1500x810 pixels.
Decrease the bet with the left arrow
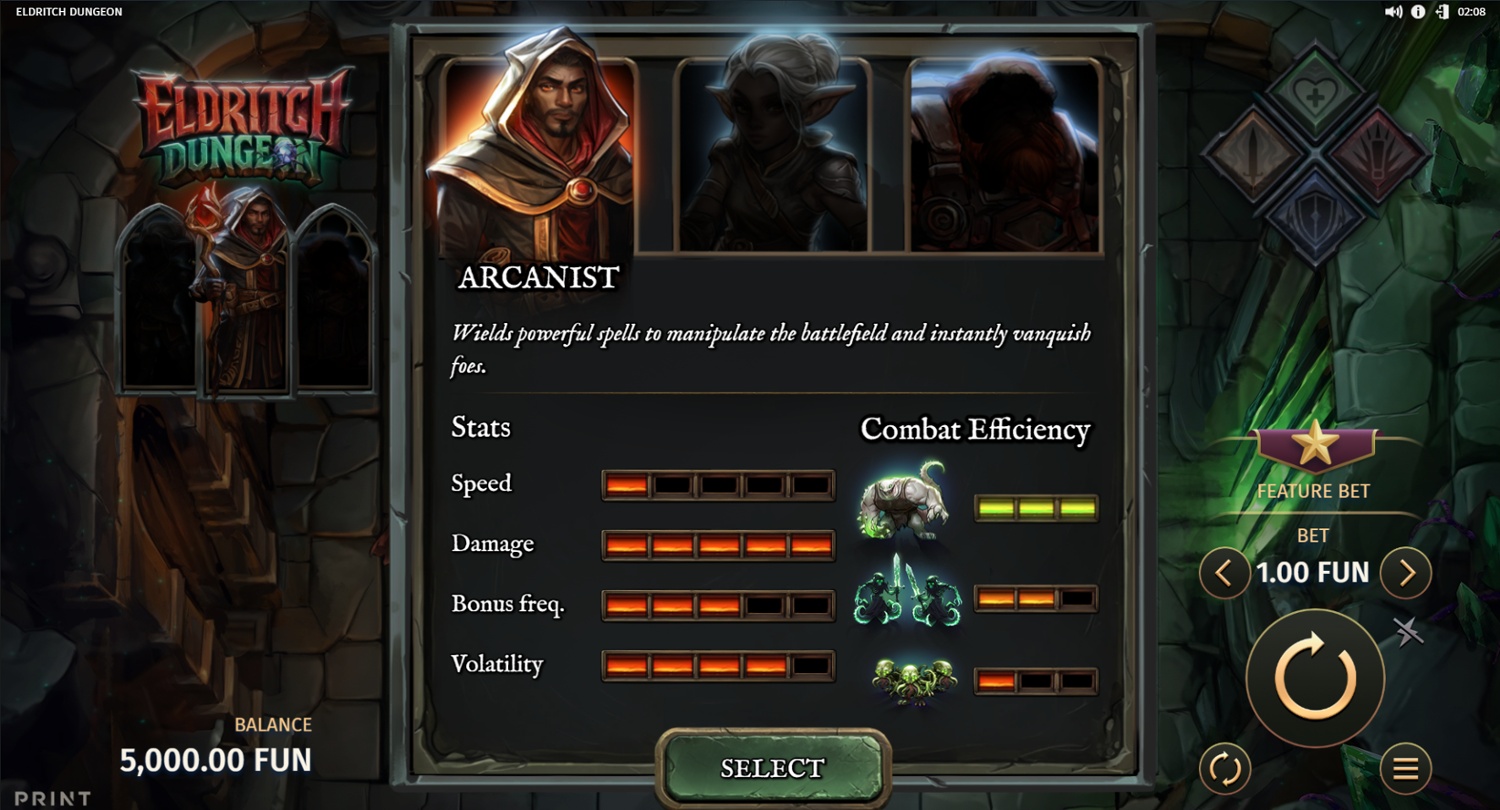(x=1225, y=573)
